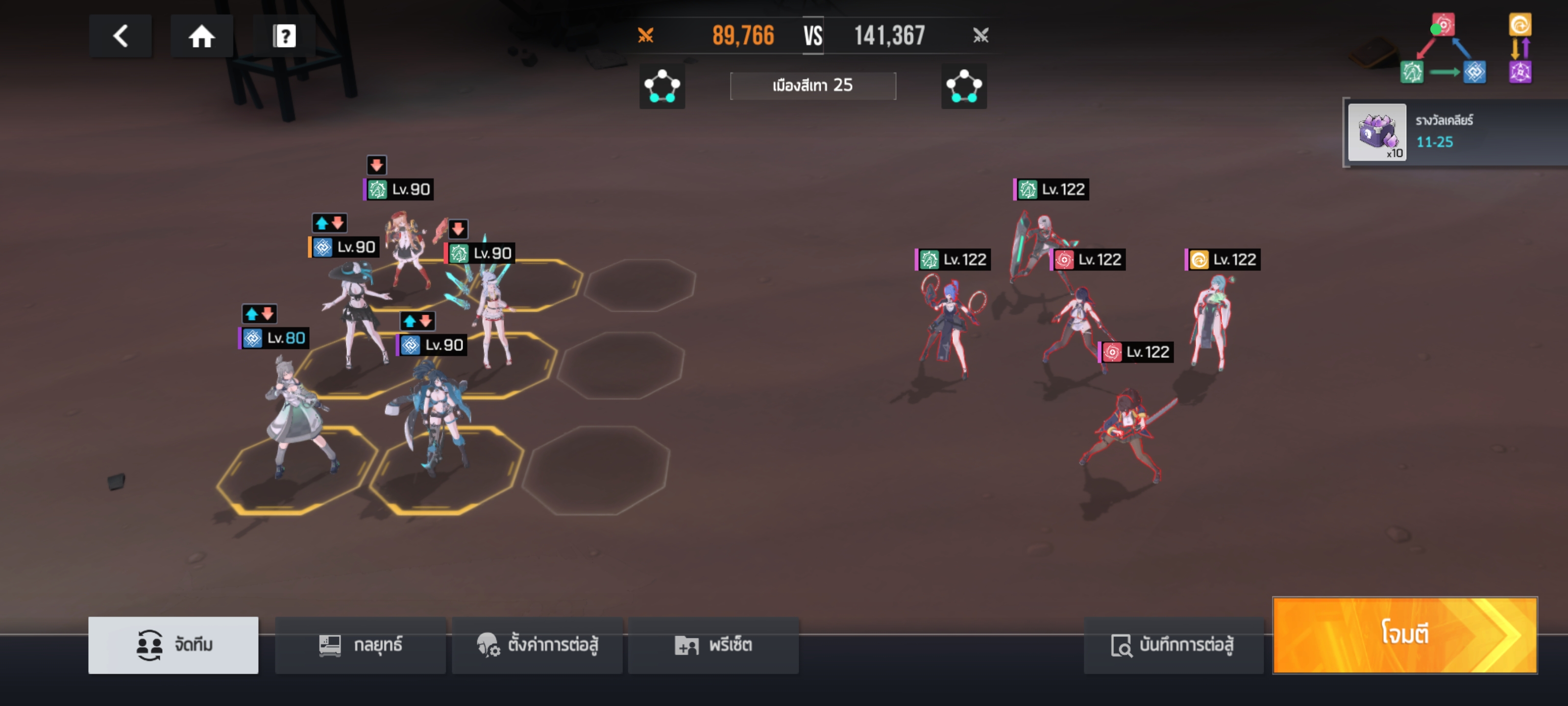Open ตั้งค่าการต่อสู้ battle settings
Image resolution: width=1568 pixels, height=706 pixels.
click(537, 645)
